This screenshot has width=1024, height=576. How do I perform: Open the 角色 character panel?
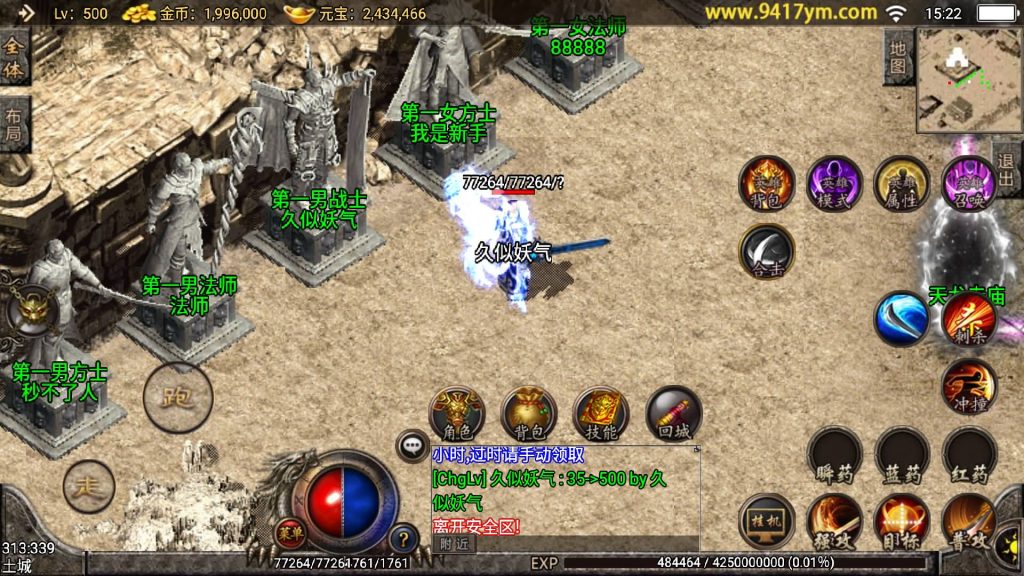pos(457,413)
